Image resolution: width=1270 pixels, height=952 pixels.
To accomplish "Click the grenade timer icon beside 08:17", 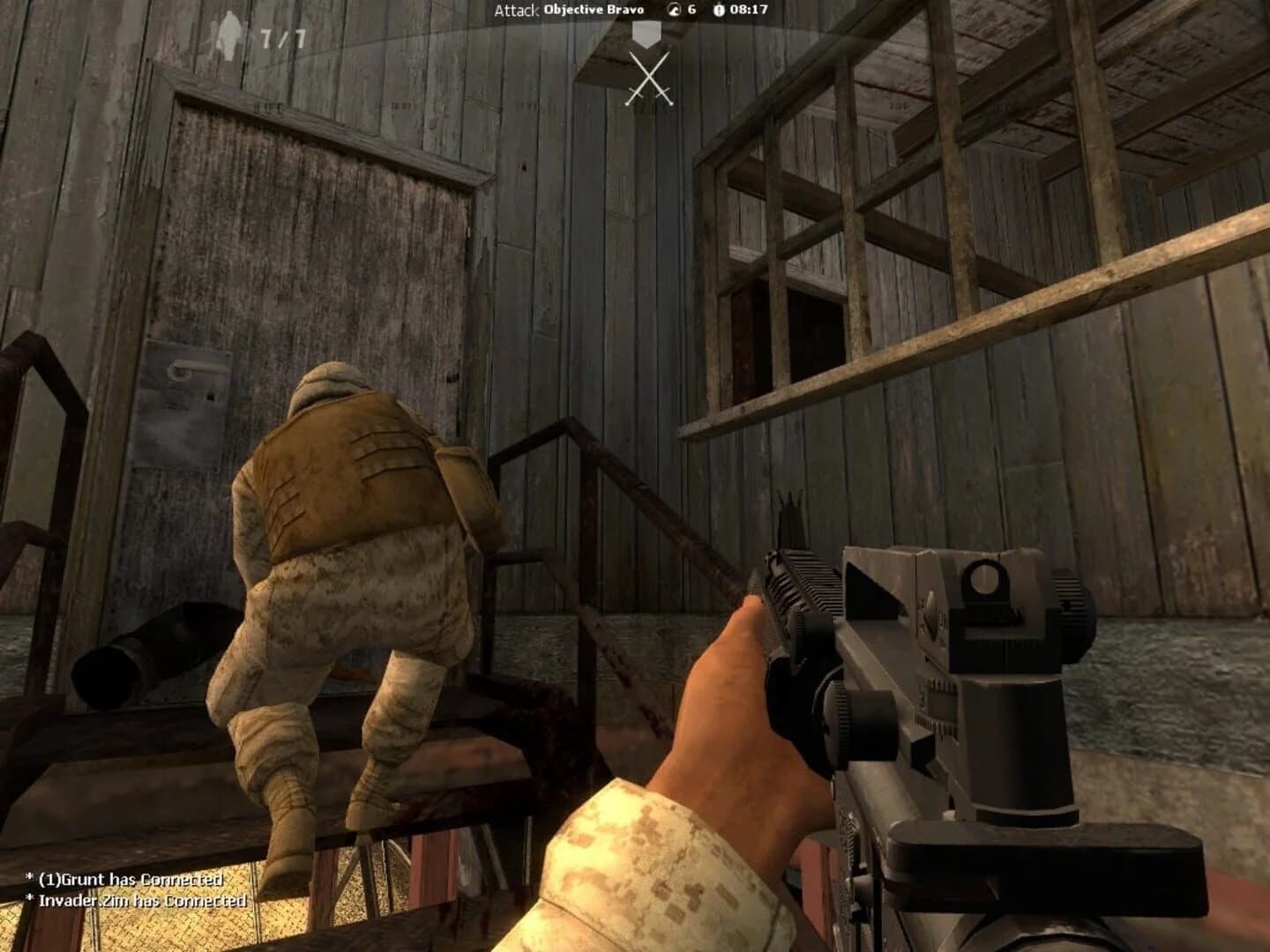I will (x=718, y=11).
